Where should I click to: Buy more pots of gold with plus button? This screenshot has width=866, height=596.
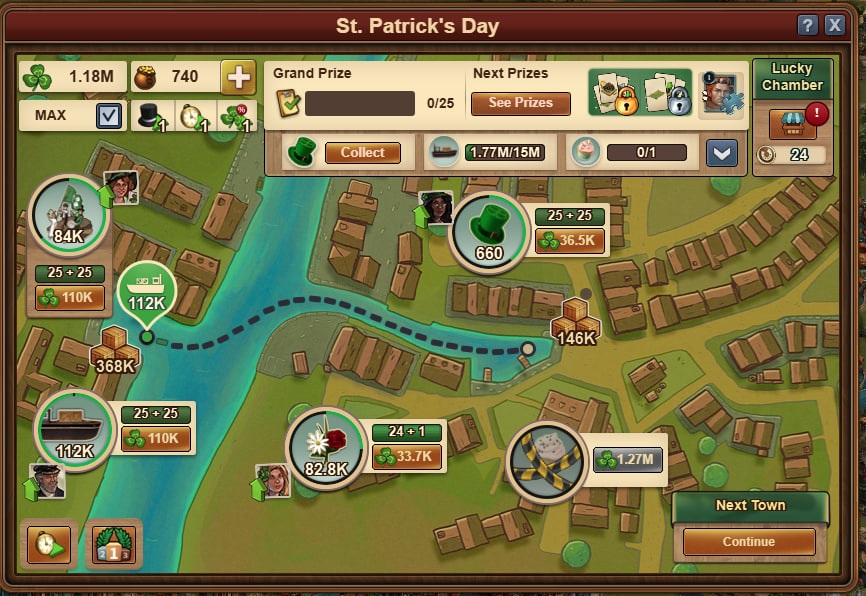pyautogui.click(x=237, y=77)
